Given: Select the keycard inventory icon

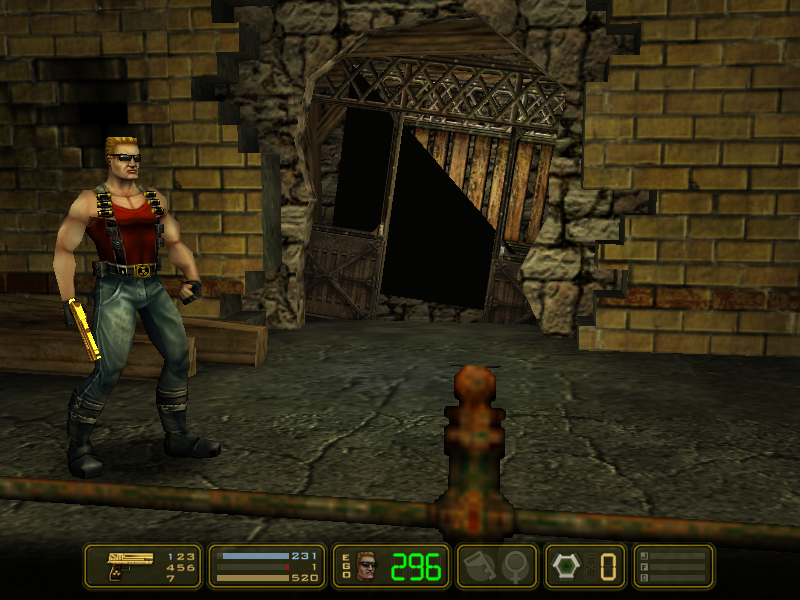Looking at the screenshot, I should [x=478, y=566].
